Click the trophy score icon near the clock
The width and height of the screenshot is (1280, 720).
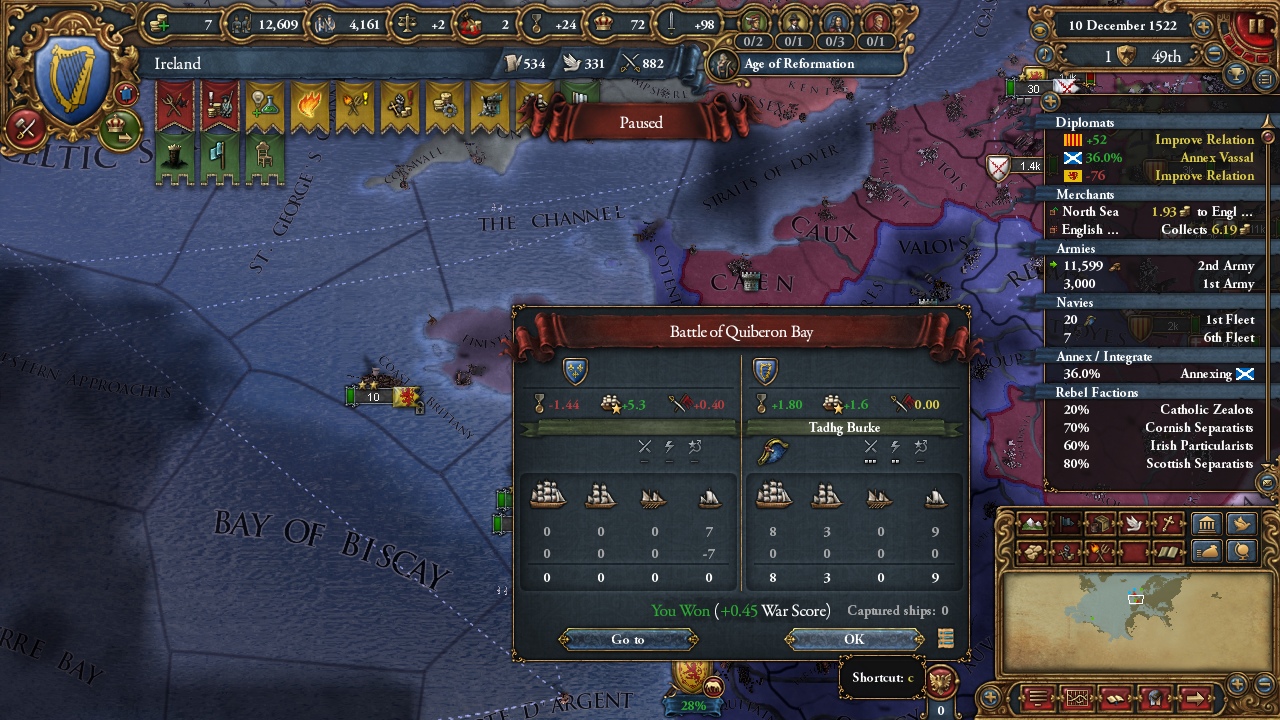(x=1236, y=74)
